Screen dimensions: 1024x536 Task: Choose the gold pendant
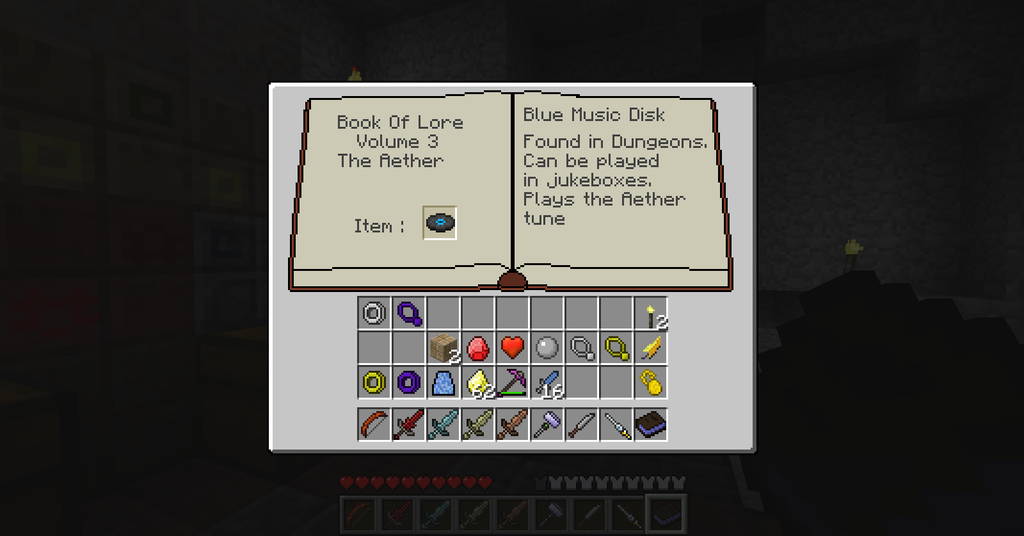click(x=617, y=348)
